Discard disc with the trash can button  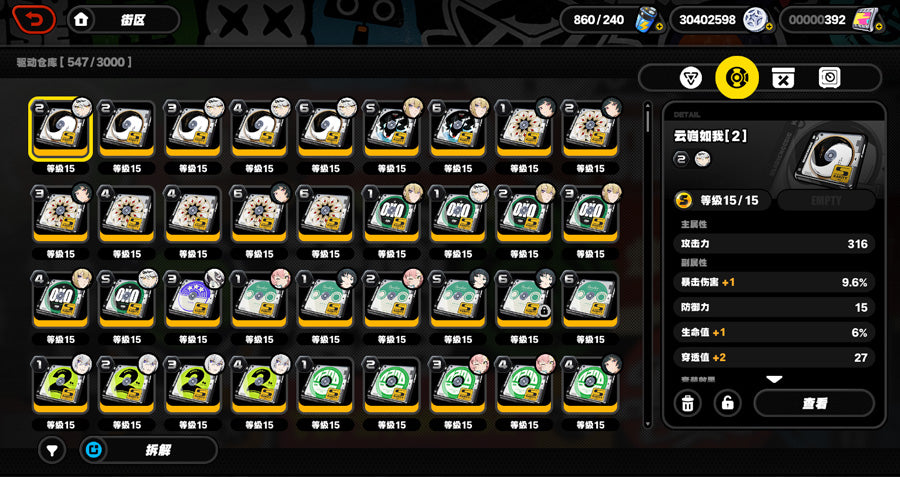[x=688, y=403]
